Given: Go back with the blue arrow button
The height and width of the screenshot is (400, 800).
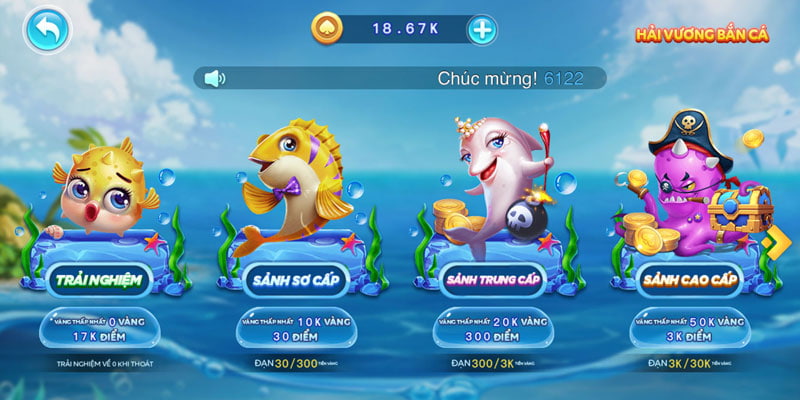Looking at the screenshot, I should 46,30.
